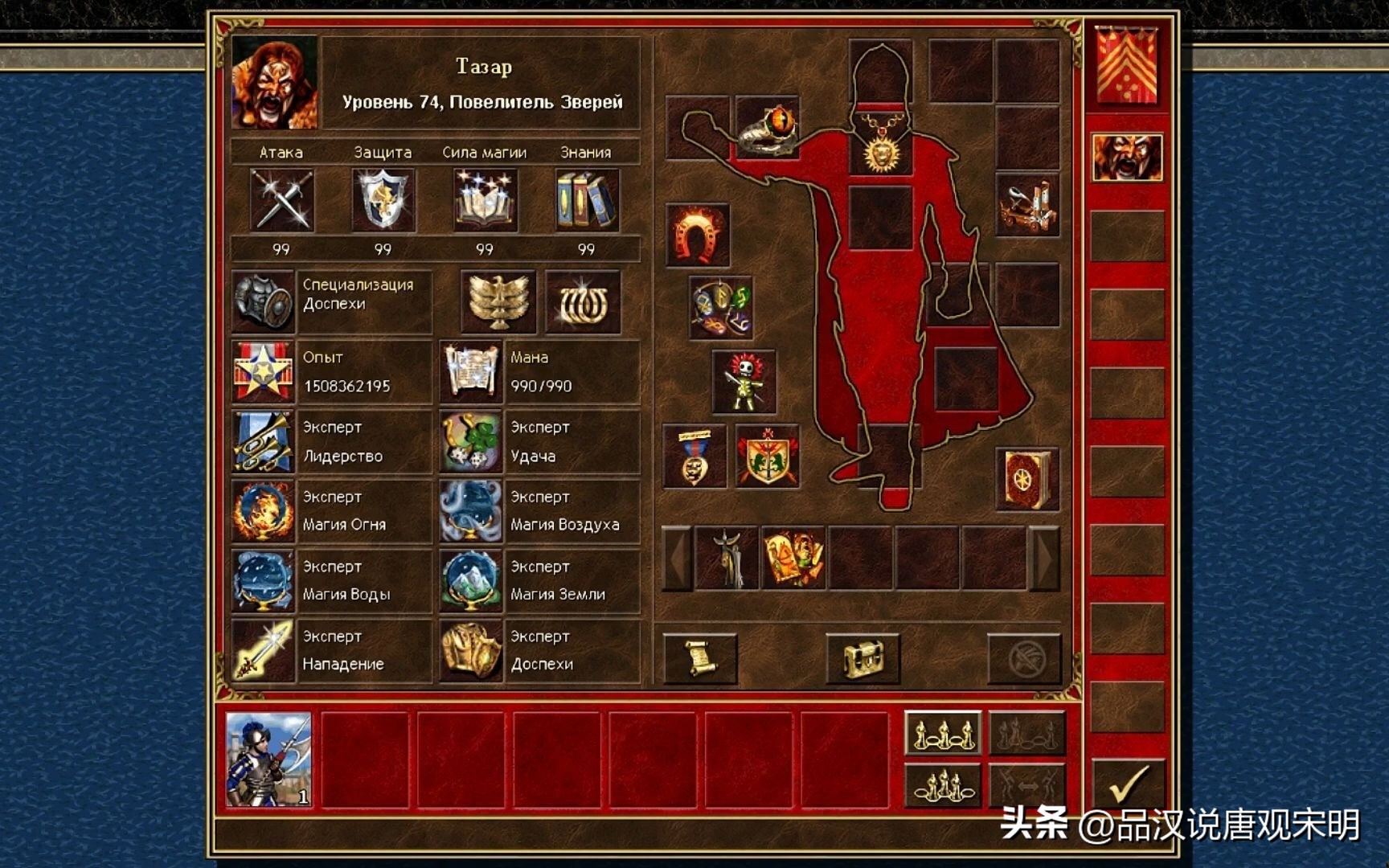Click the Эксперт Удача clover skill icon
The width and height of the screenshot is (1389, 868).
pos(473,440)
